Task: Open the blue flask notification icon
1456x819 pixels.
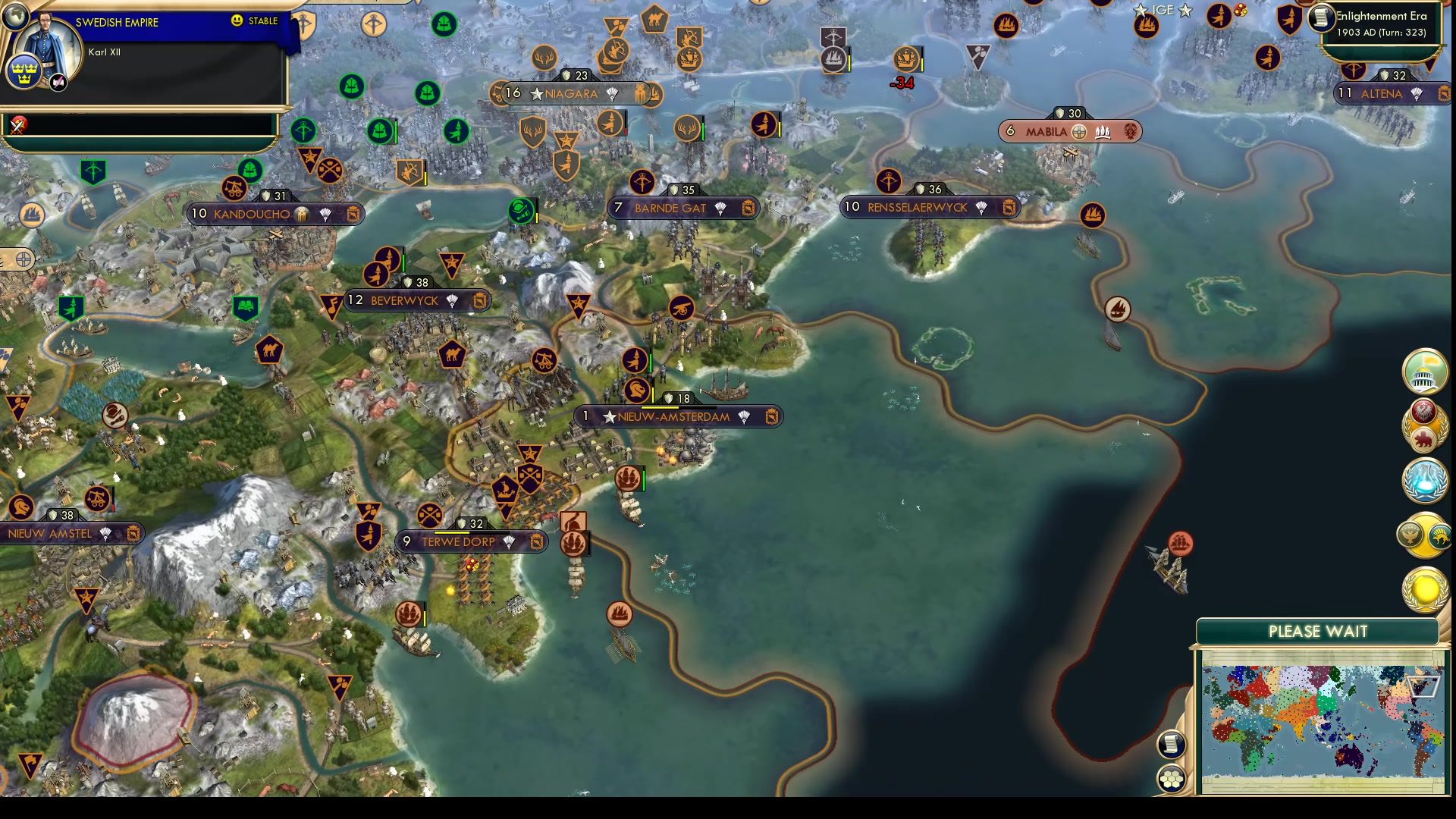Action: coord(1424,479)
